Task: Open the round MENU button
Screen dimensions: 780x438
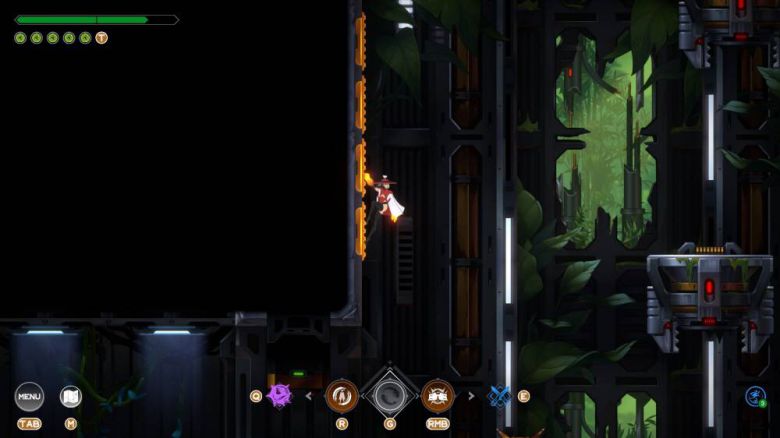Action: 29,396
